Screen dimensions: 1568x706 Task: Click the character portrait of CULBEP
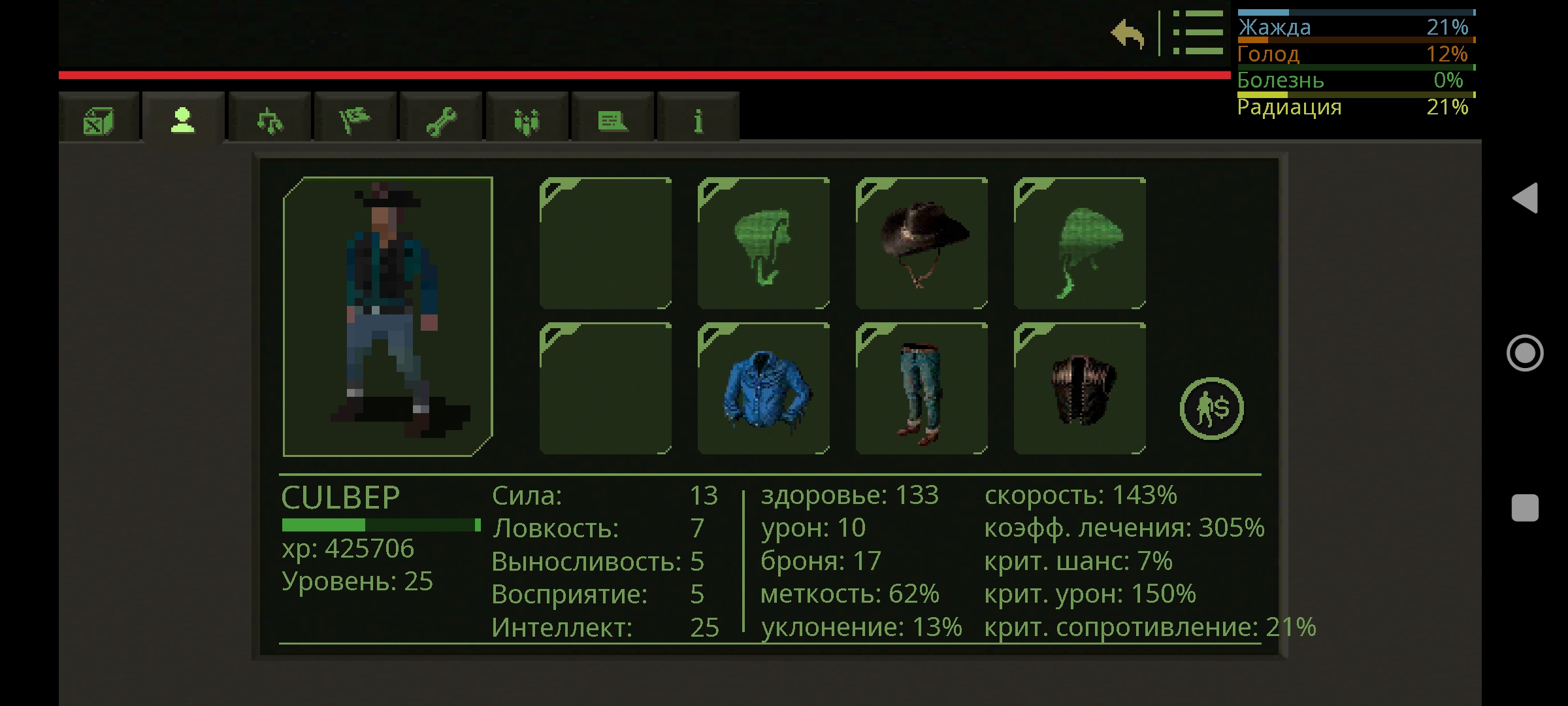387,314
